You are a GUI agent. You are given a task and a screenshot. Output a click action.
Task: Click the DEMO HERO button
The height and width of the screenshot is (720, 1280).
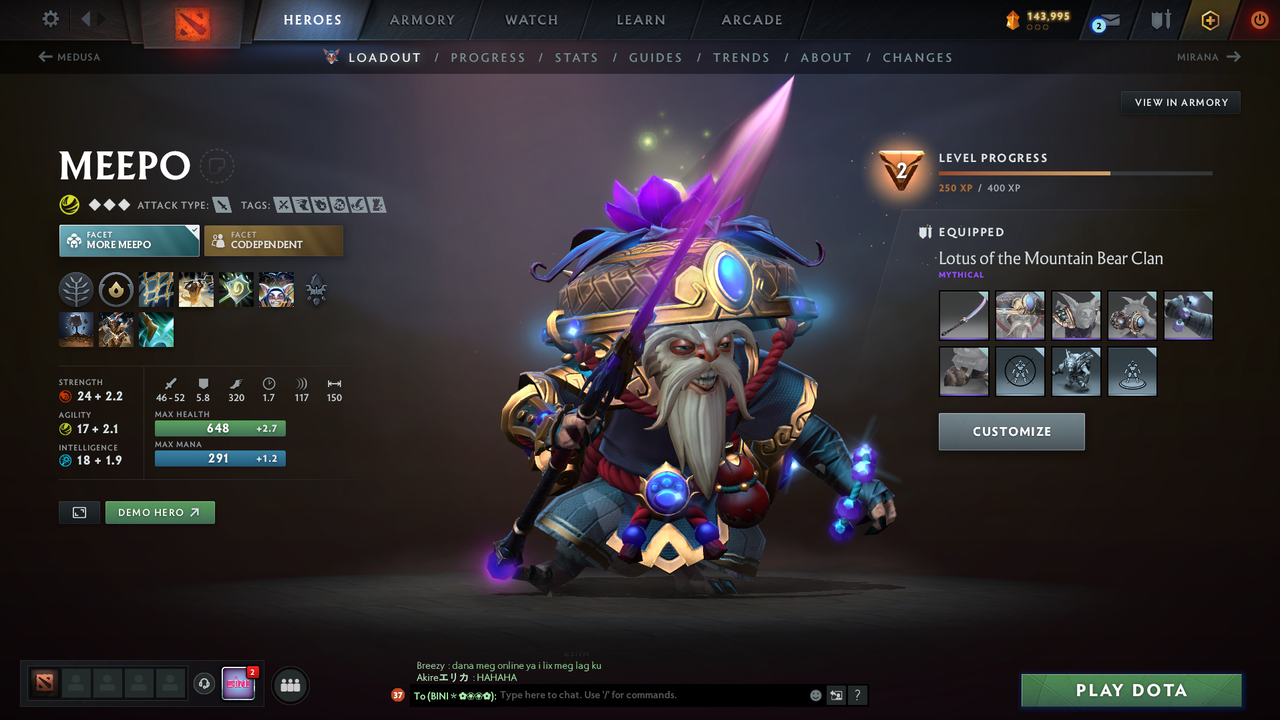159,511
